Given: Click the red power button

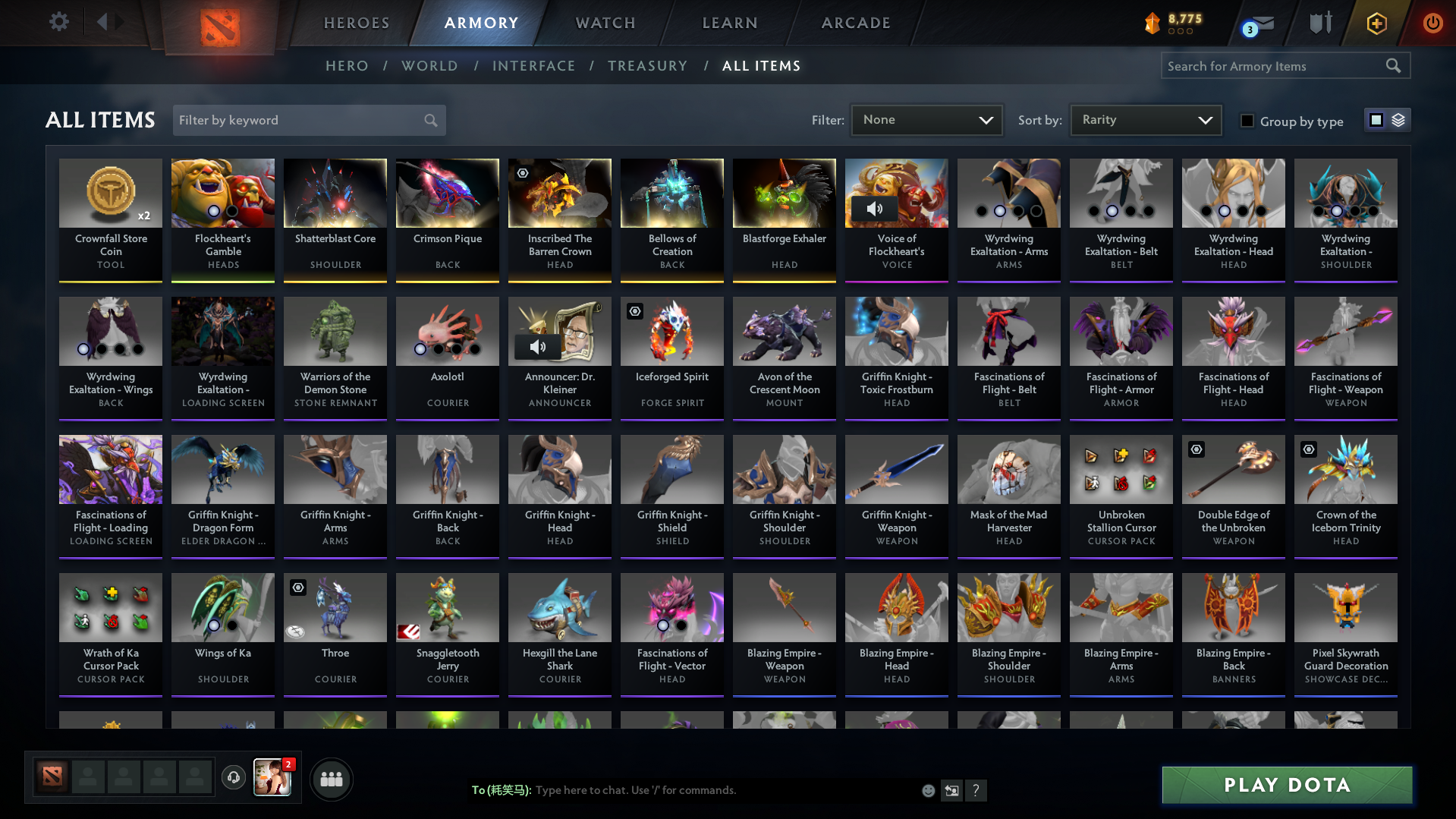Looking at the screenshot, I should coord(1432,23).
